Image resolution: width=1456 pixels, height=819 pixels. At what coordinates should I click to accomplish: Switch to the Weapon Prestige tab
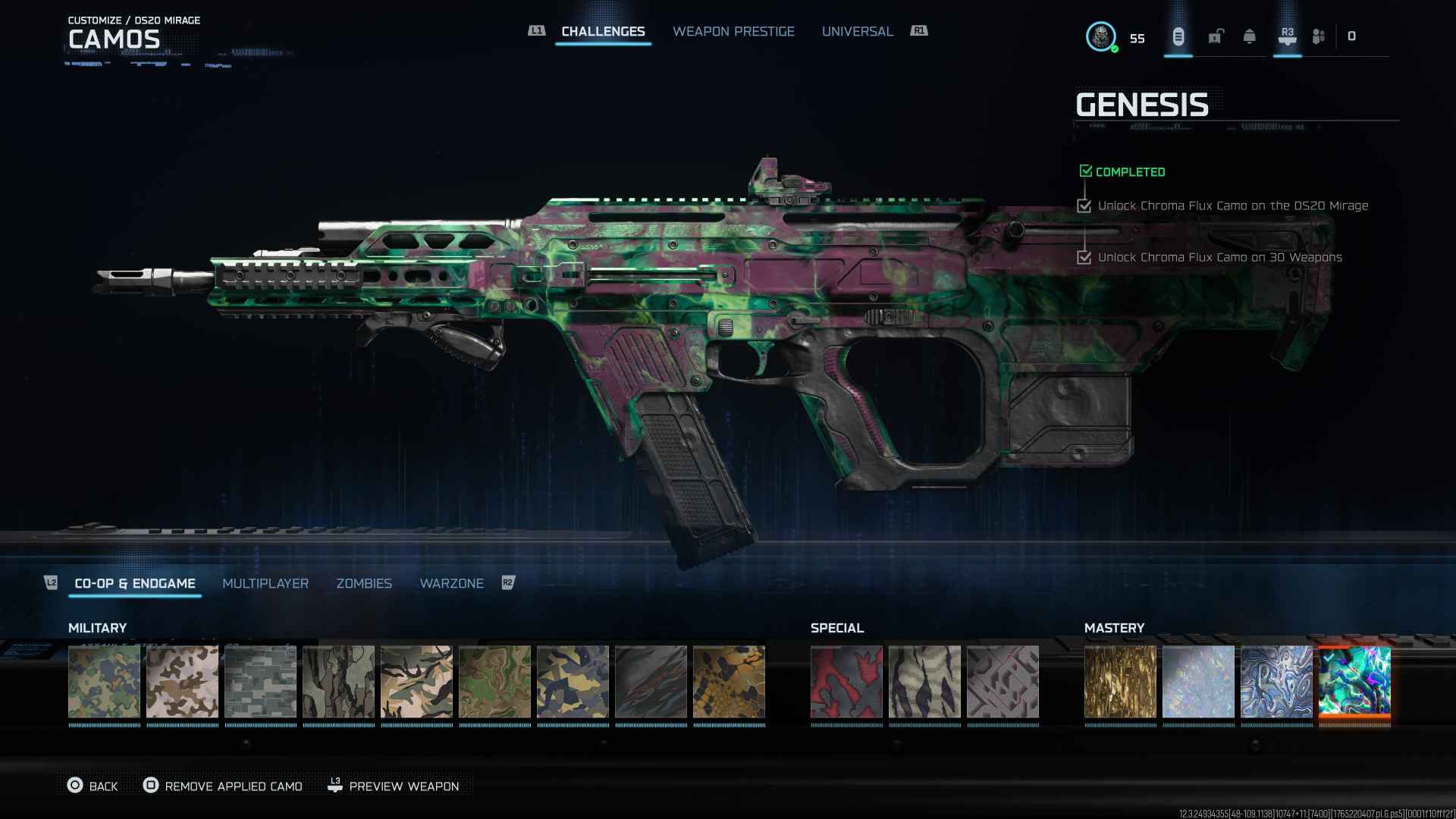[x=733, y=31]
